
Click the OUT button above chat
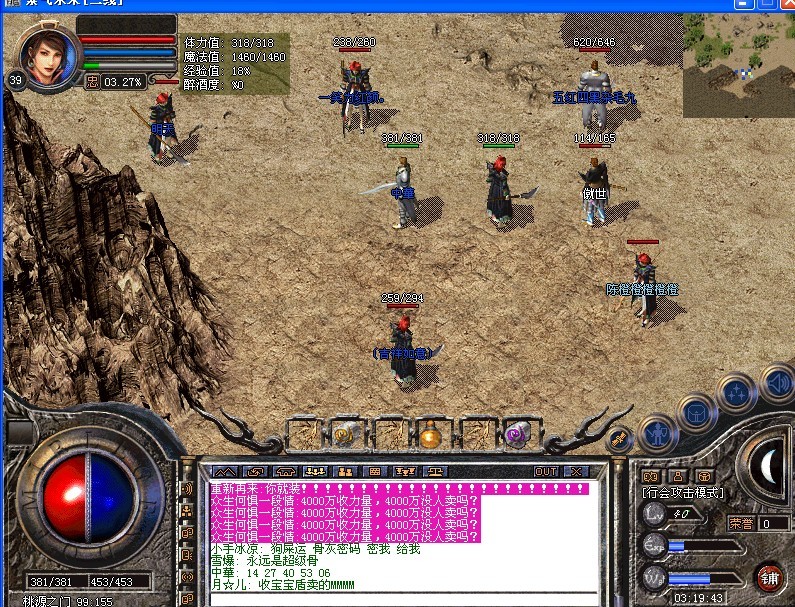(545, 471)
